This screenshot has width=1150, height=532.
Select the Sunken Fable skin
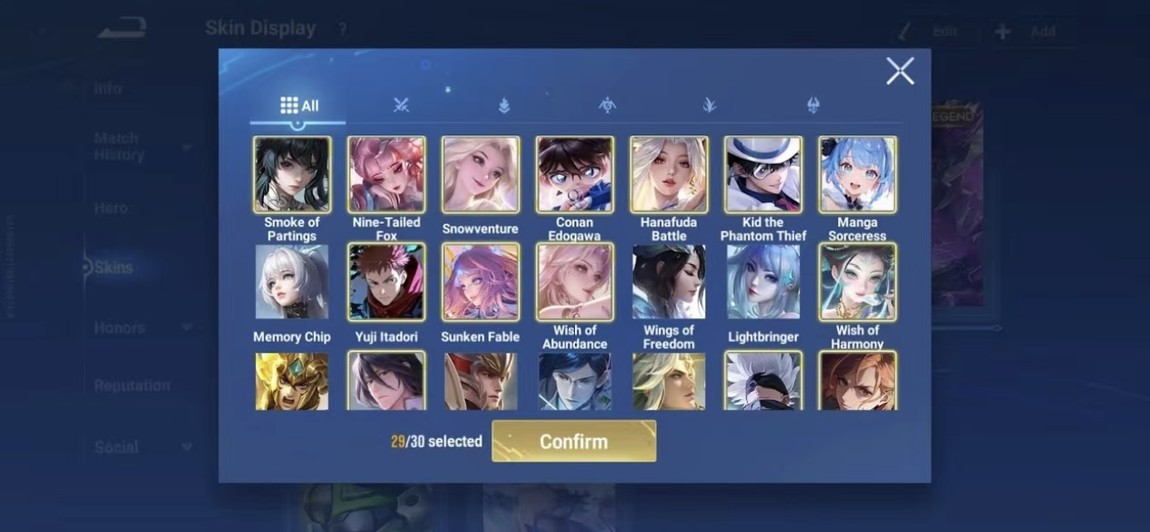(480, 282)
